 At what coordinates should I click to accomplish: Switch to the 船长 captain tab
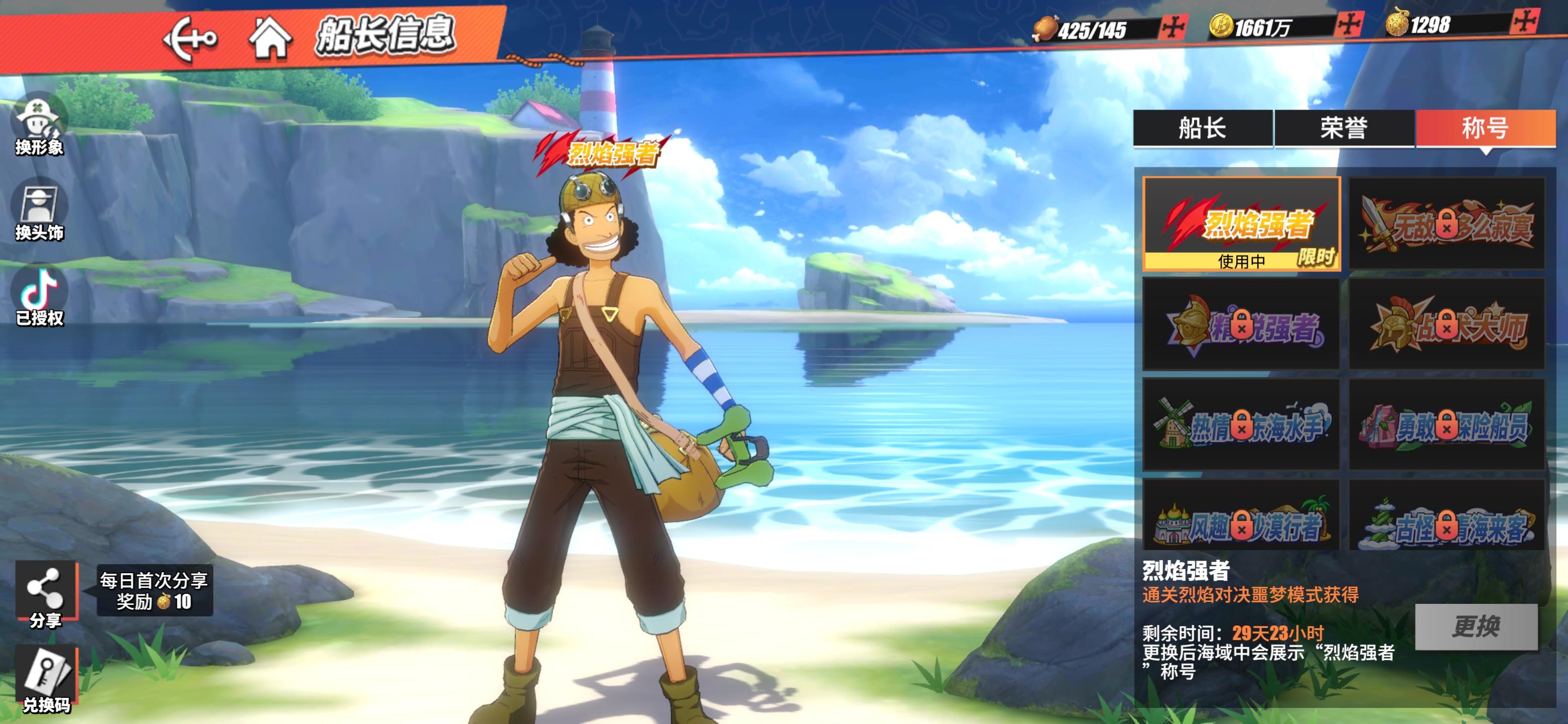(x=1202, y=129)
